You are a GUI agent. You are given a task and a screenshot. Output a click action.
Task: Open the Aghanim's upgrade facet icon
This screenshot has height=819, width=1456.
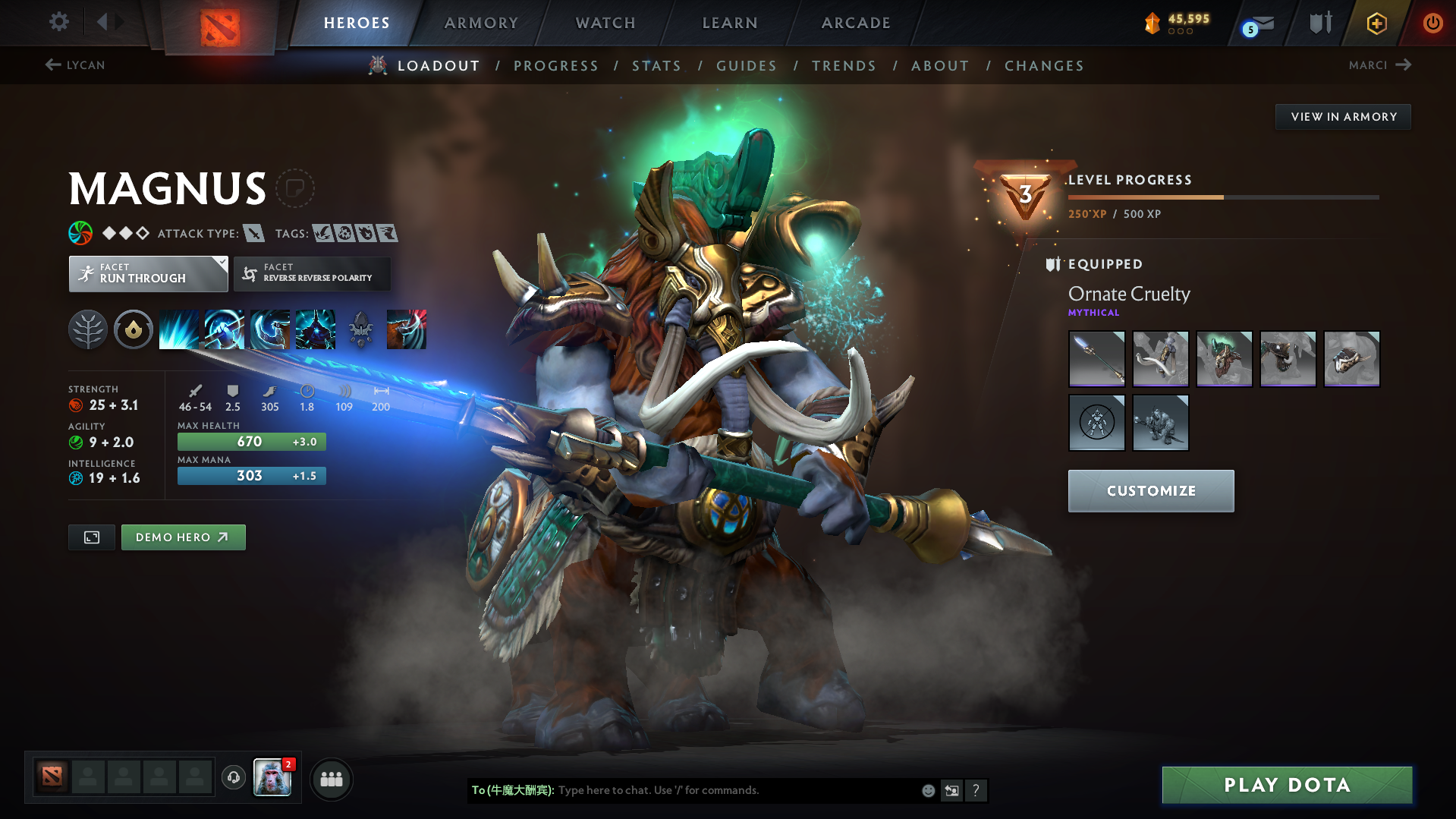[x=134, y=329]
